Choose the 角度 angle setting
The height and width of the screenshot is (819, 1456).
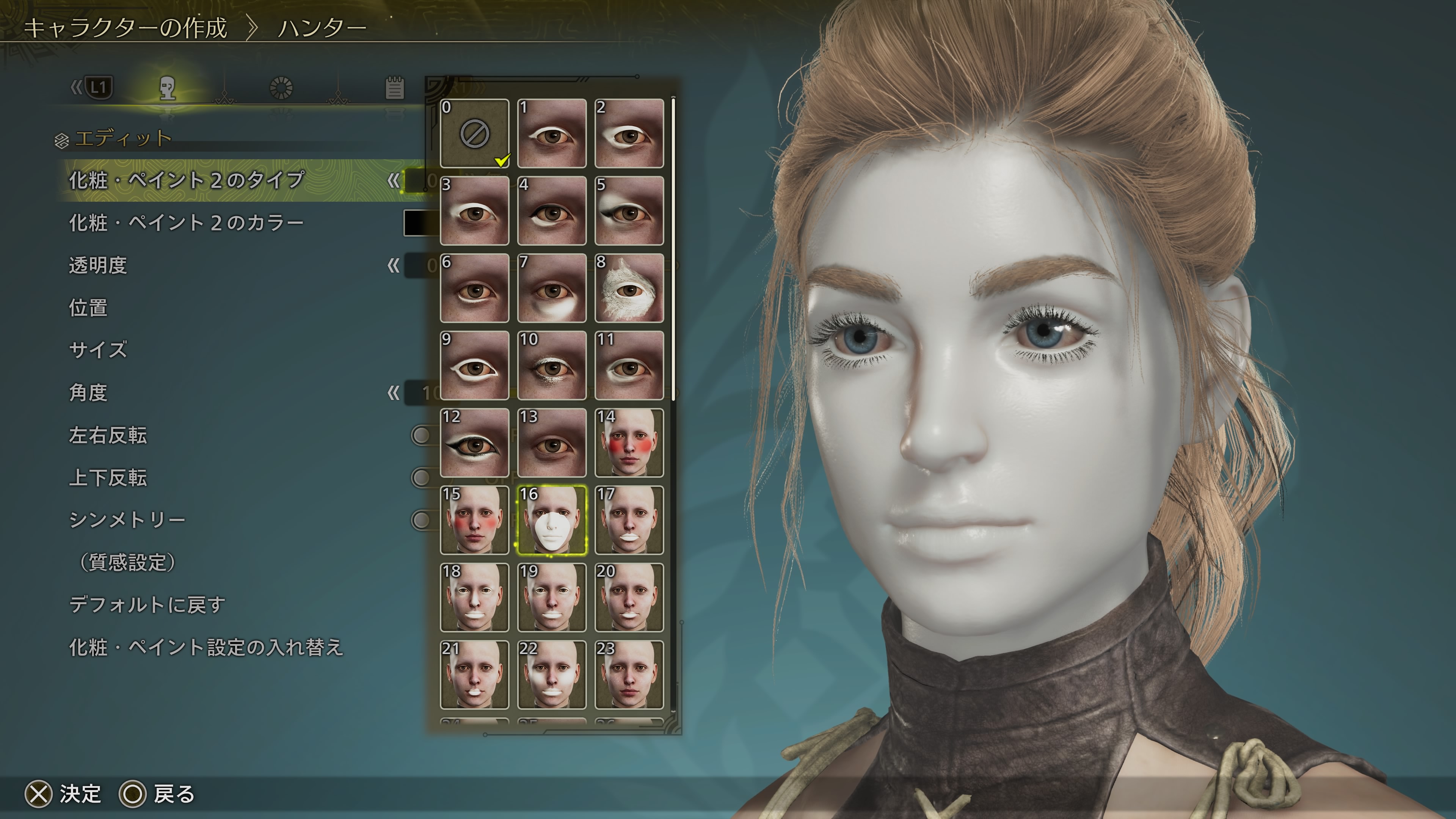(88, 392)
